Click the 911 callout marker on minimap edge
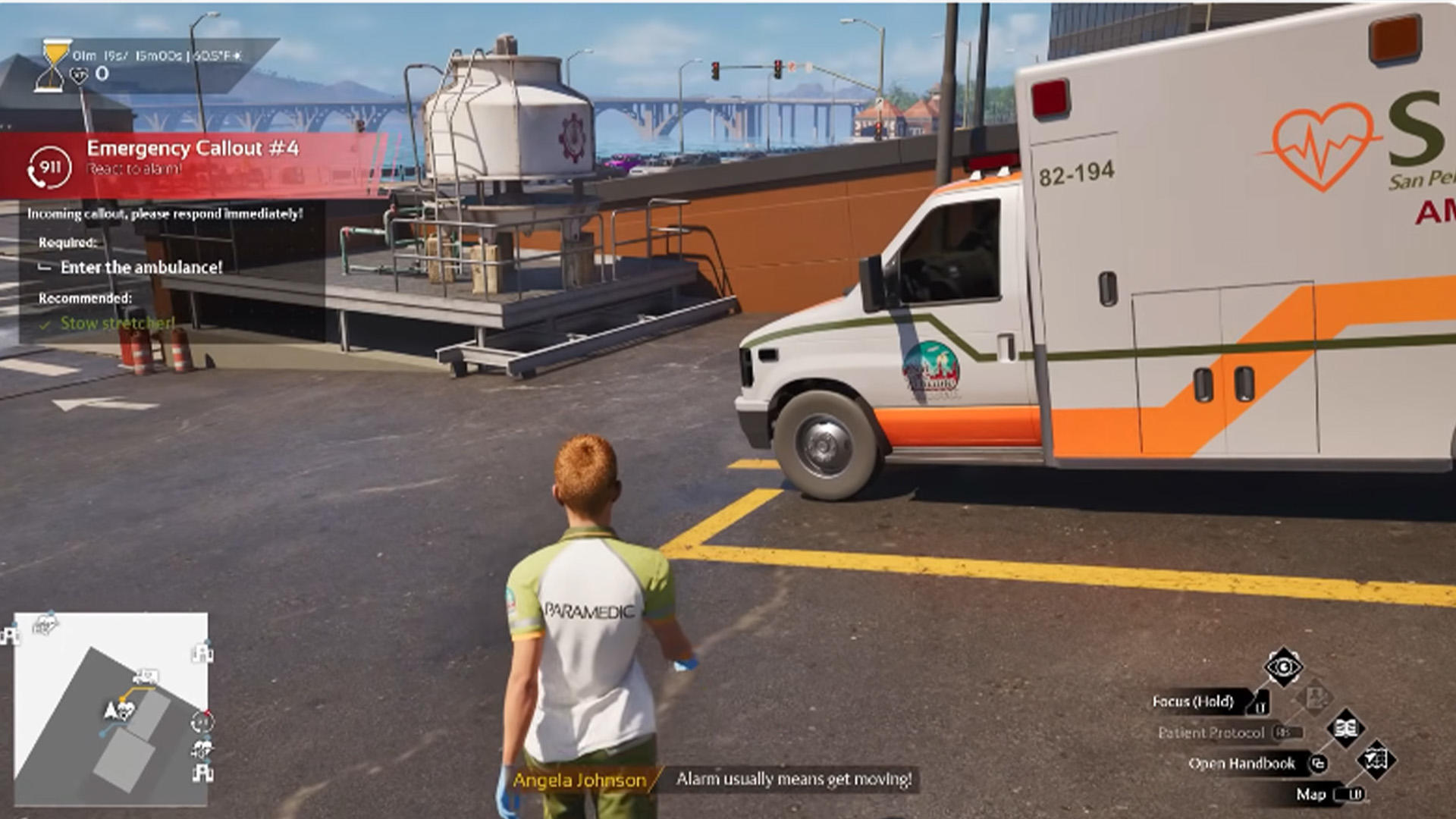Screen dimensions: 1456x819 click(202, 722)
